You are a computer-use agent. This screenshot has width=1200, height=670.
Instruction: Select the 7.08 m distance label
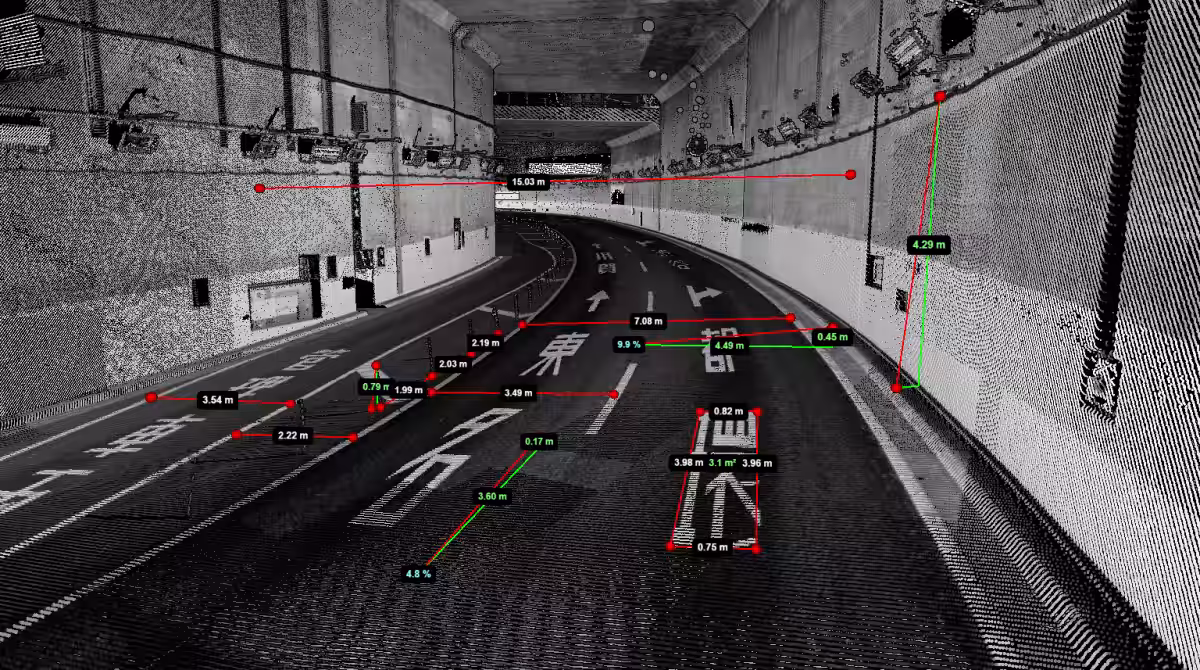pos(648,321)
